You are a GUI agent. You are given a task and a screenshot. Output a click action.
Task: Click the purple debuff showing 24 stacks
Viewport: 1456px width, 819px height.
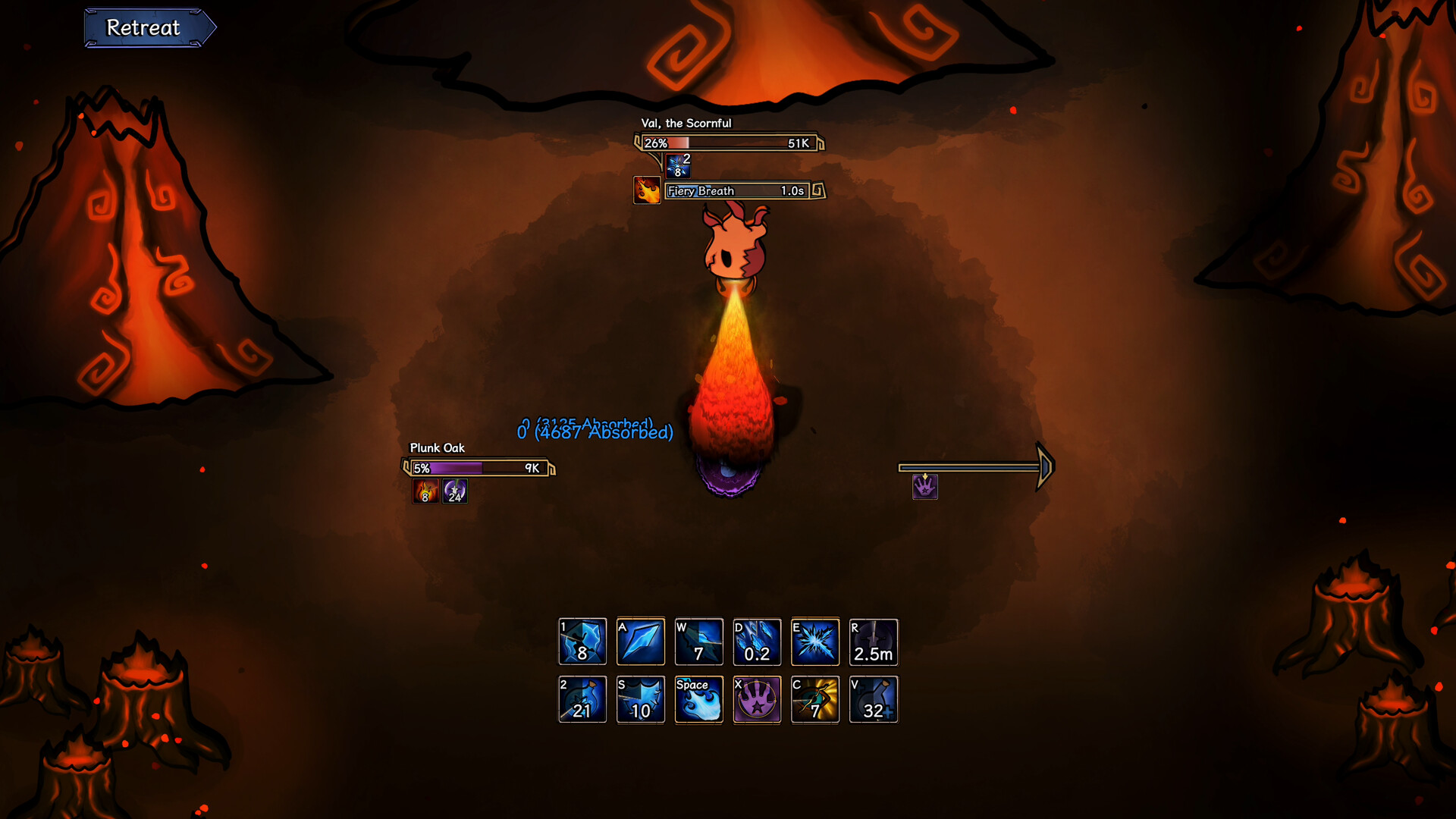[x=453, y=491]
